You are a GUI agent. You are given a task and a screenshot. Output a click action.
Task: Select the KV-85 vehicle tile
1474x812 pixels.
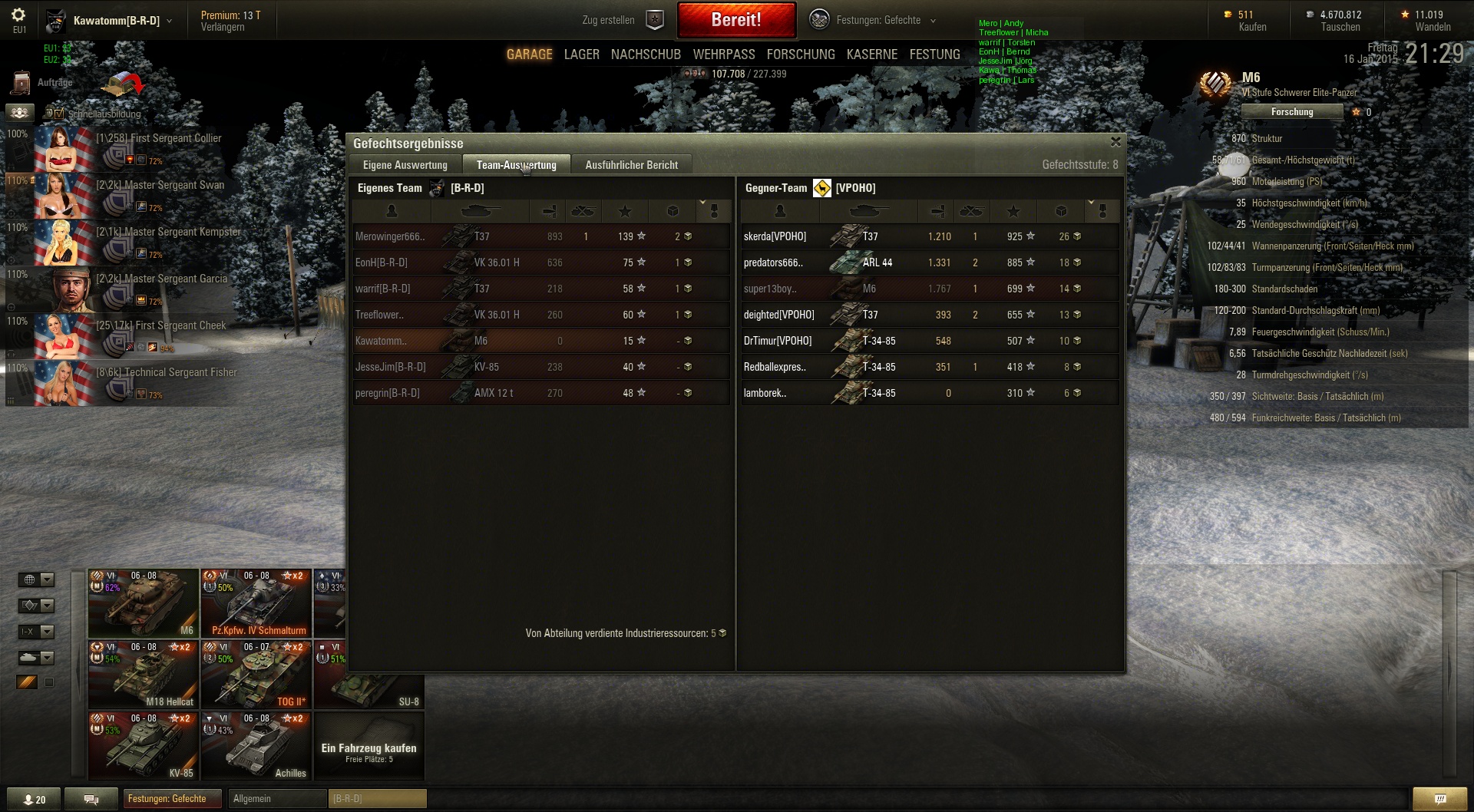144,746
